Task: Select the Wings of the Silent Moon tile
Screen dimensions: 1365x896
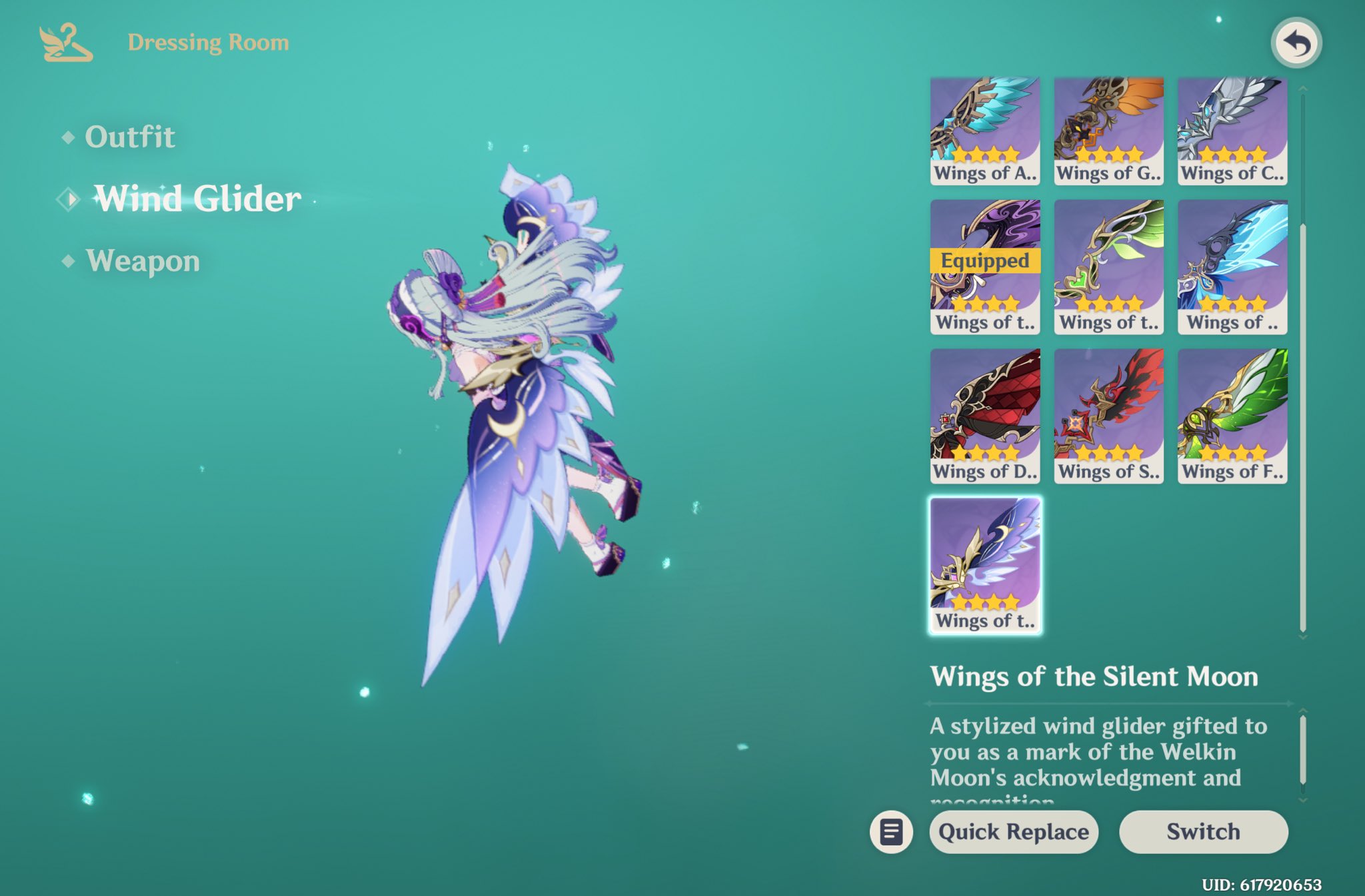Action: 985,565
